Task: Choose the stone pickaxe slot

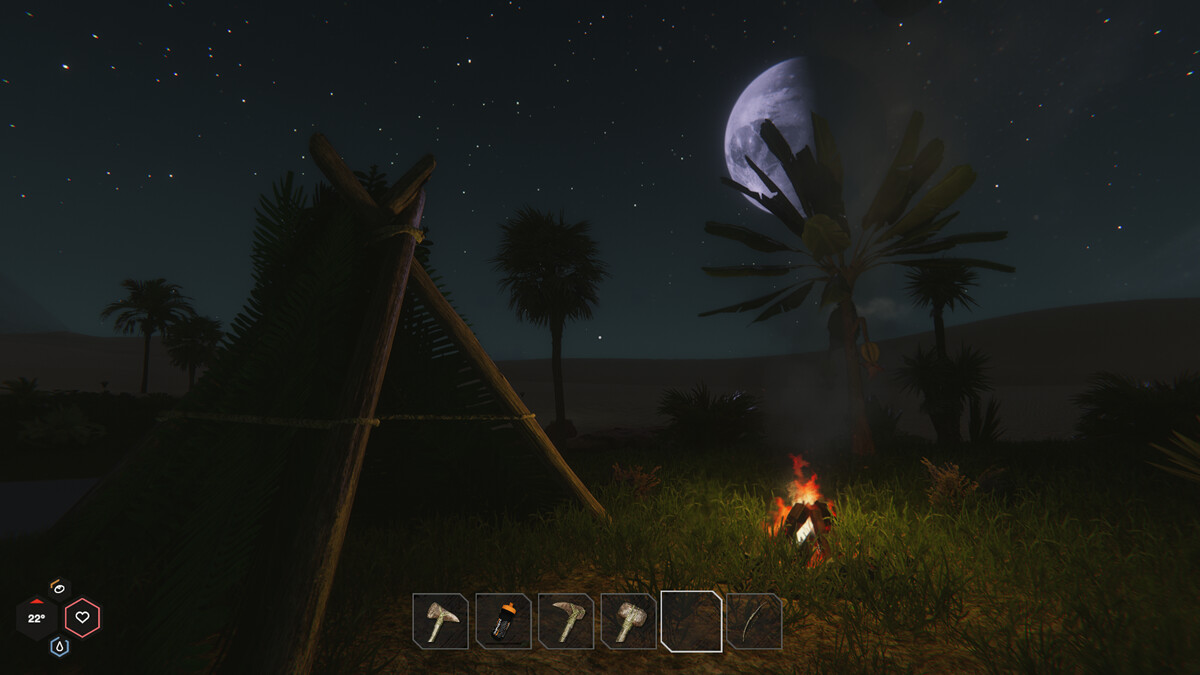Action: click(x=566, y=621)
